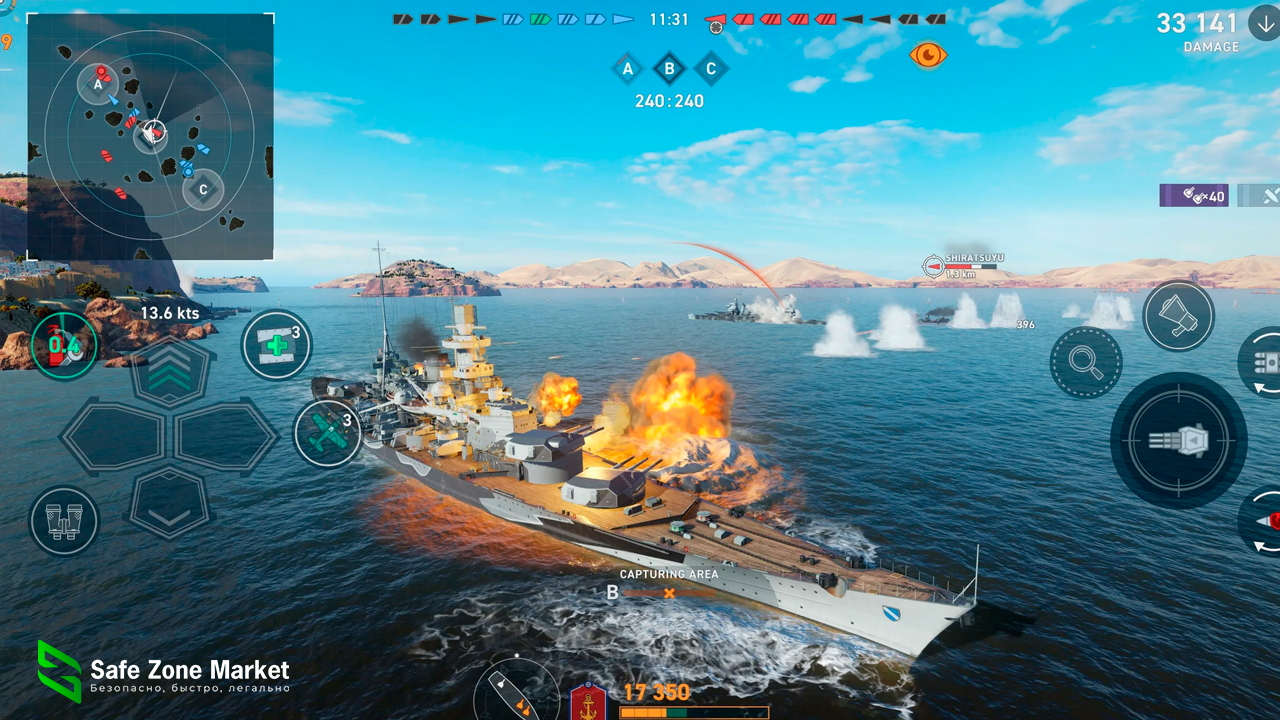
Task: Tap the purple x40 ribbon badge
Action: (1194, 196)
